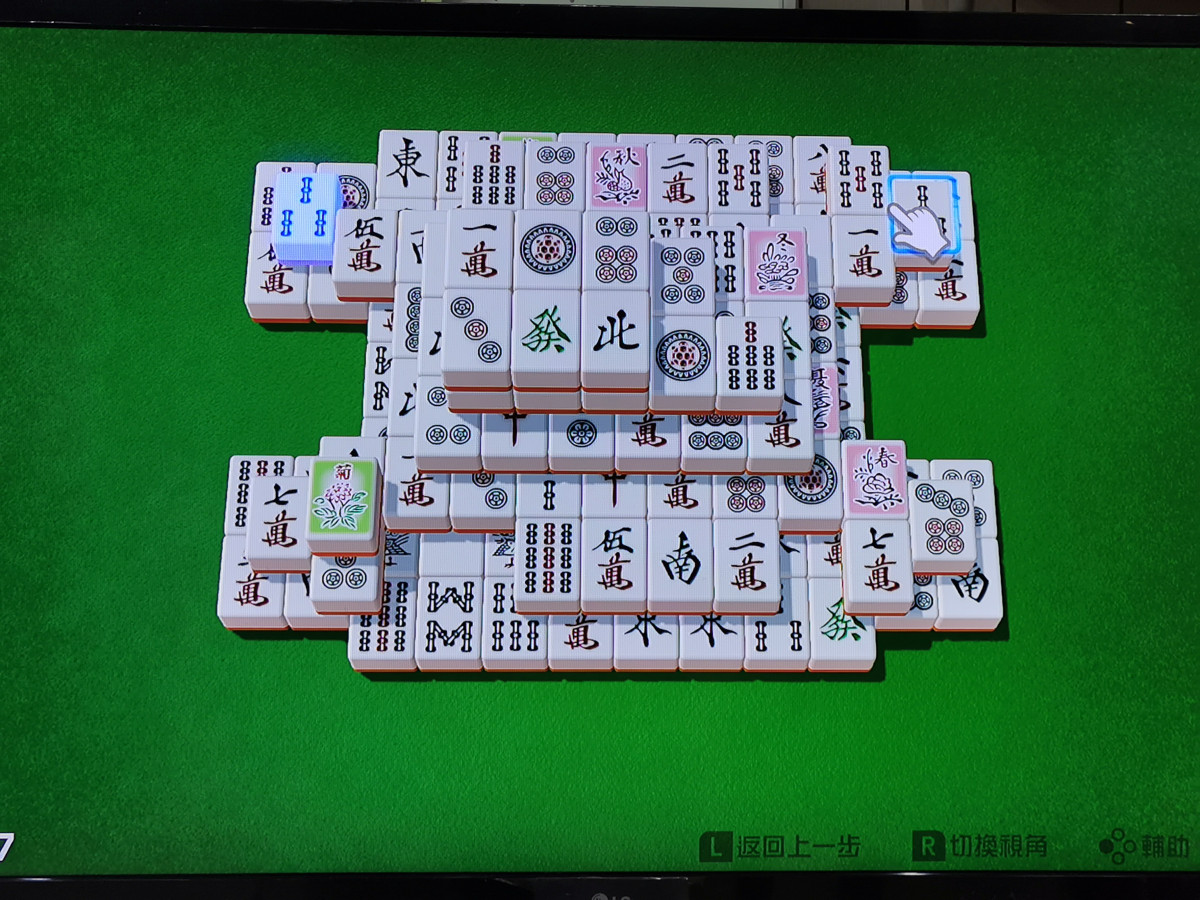Select the East wind 東 tile

pos(407,164)
